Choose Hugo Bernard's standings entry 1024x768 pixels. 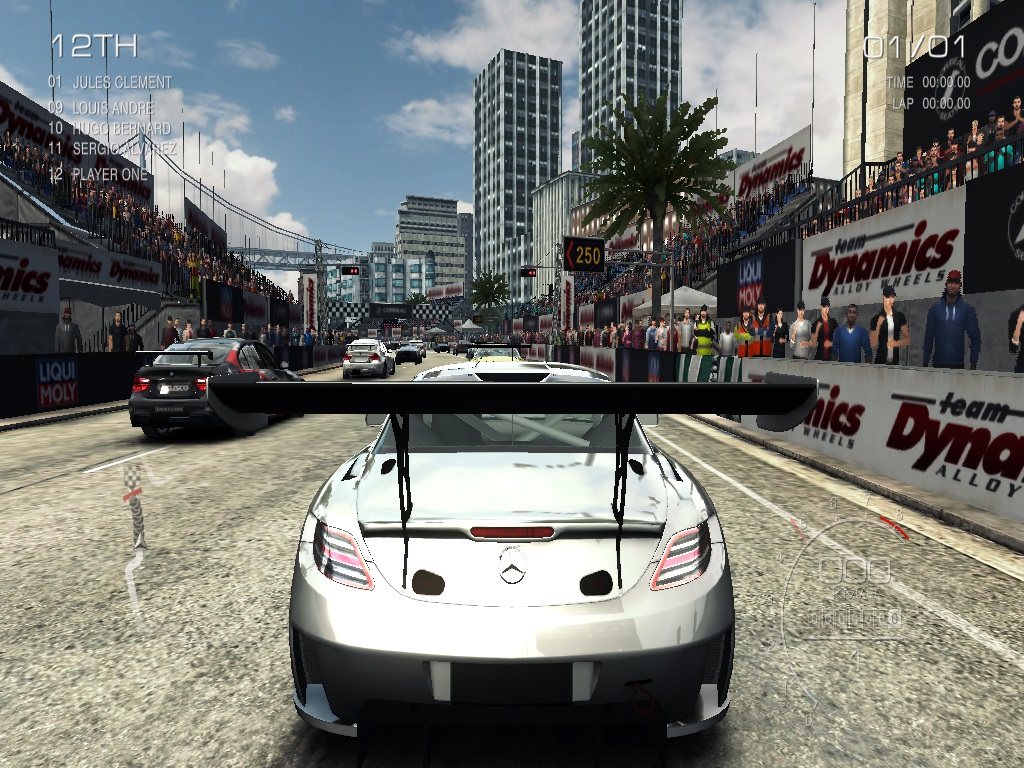click(109, 129)
